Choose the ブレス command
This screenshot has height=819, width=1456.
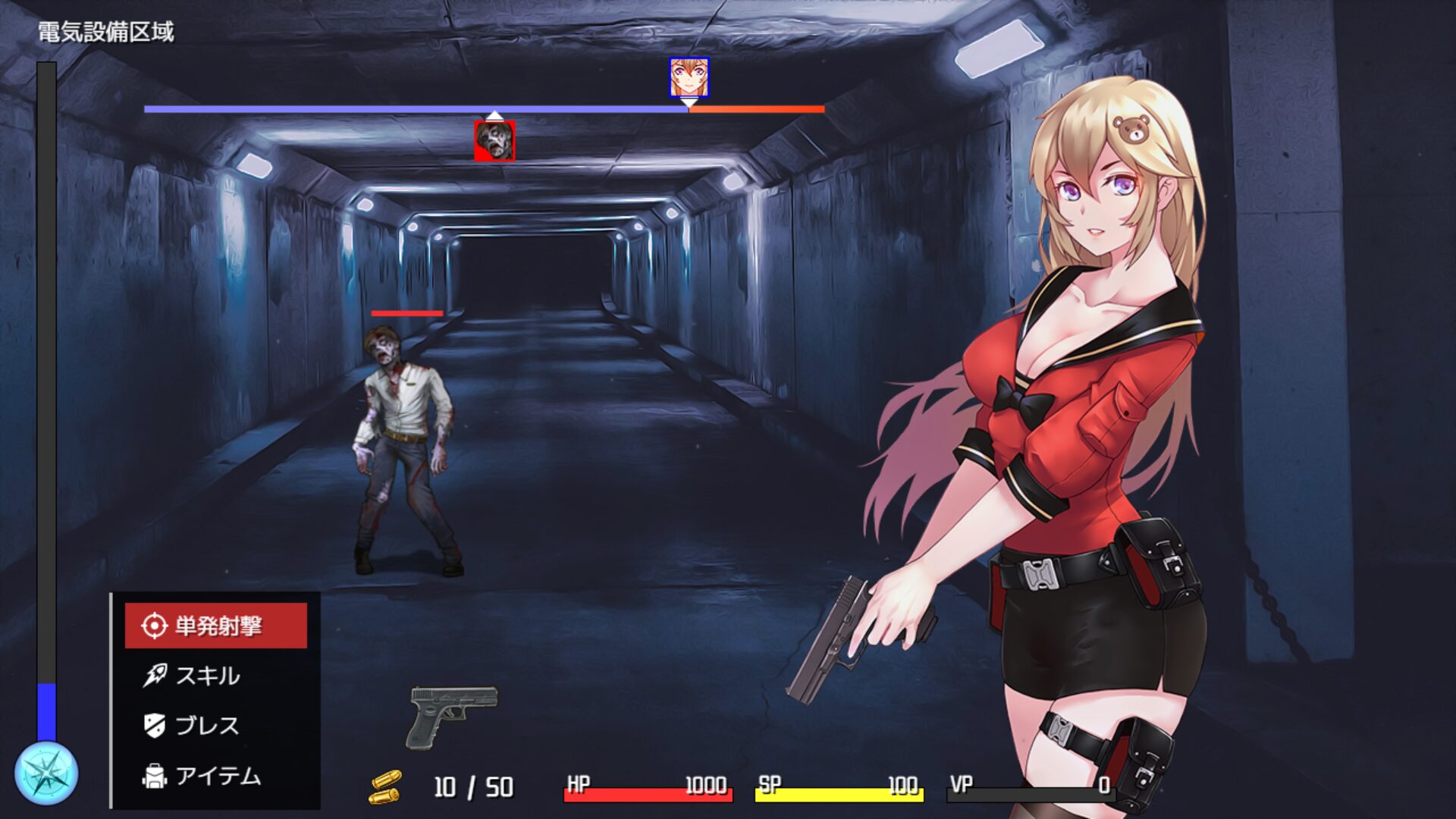[x=206, y=726]
